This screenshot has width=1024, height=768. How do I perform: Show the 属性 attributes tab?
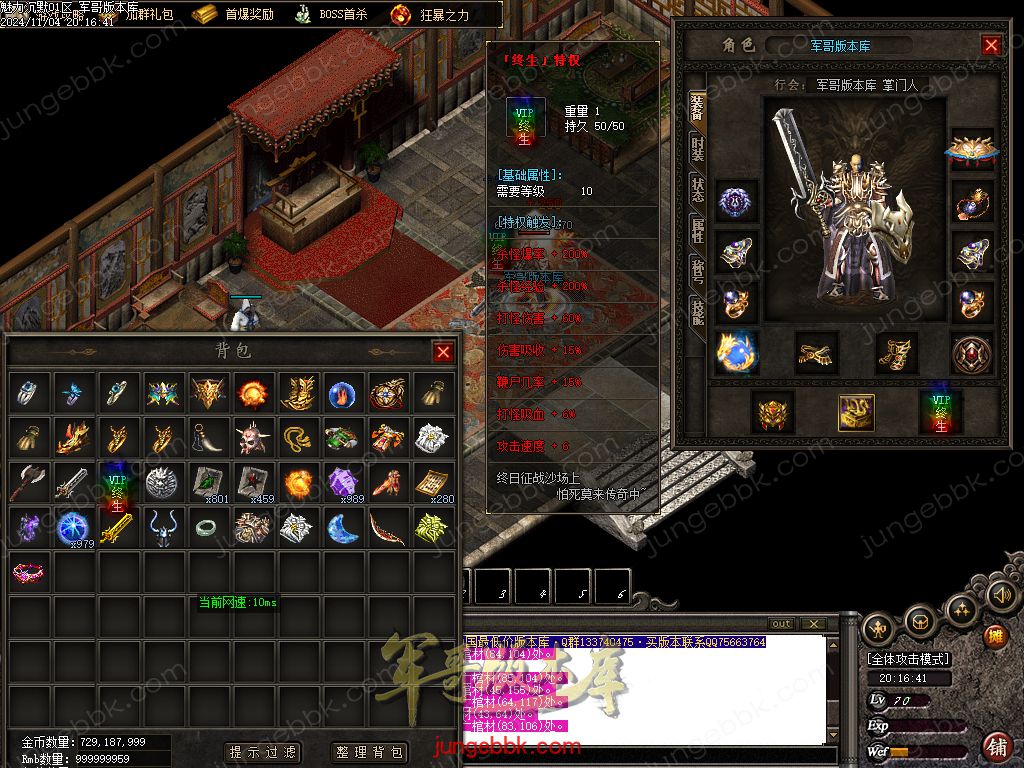pyautogui.click(x=697, y=230)
